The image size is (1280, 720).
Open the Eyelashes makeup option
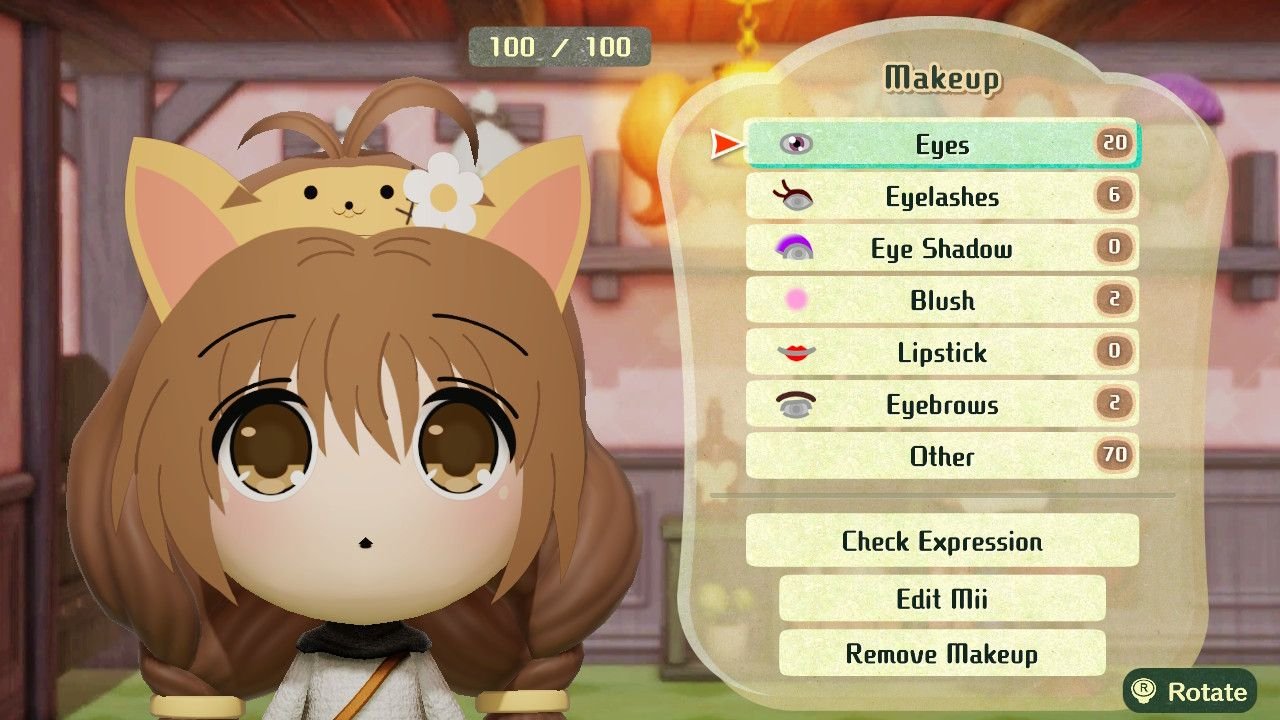[941, 197]
